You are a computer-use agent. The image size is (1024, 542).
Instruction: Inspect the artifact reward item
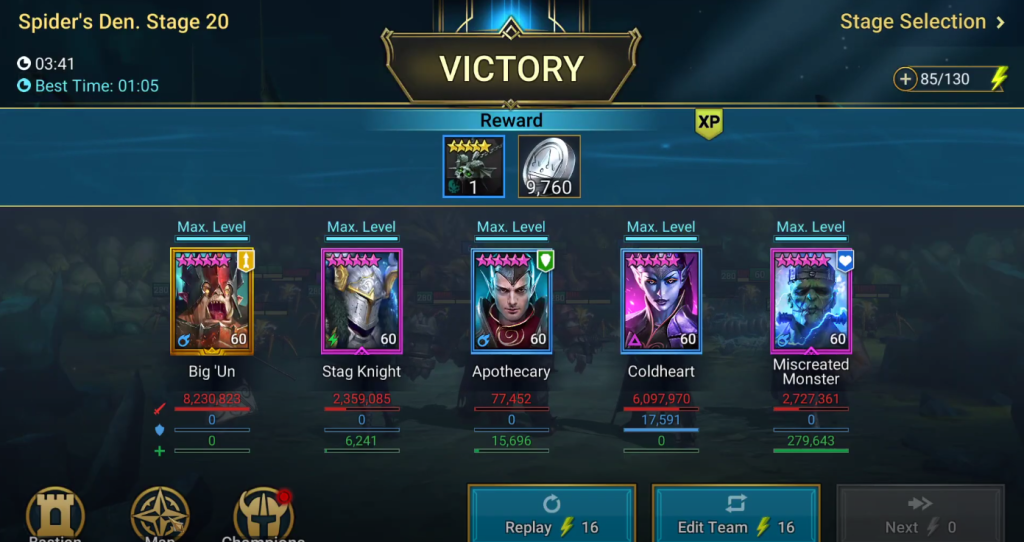click(x=473, y=166)
